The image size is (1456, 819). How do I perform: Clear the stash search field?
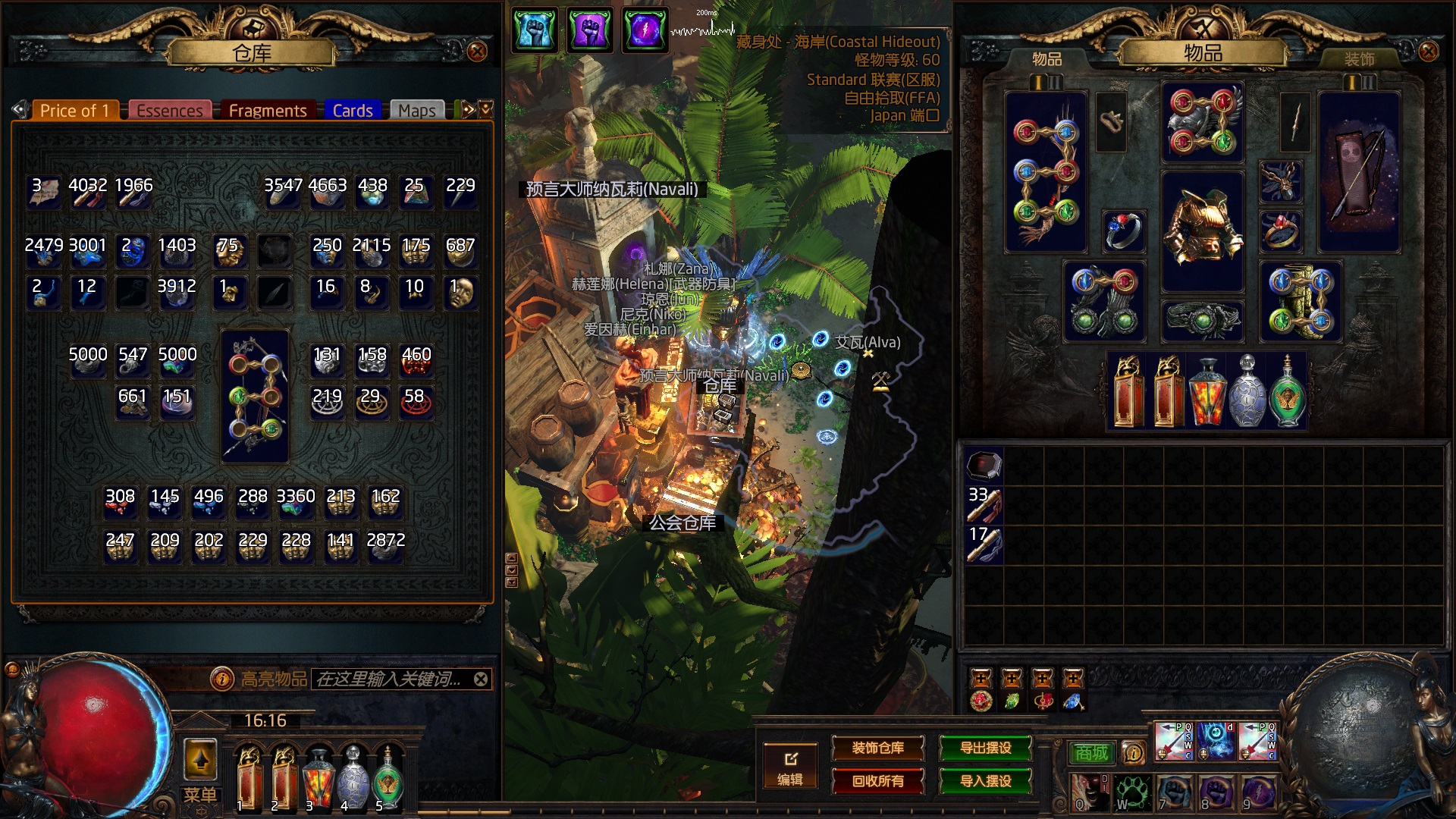pos(481,679)
